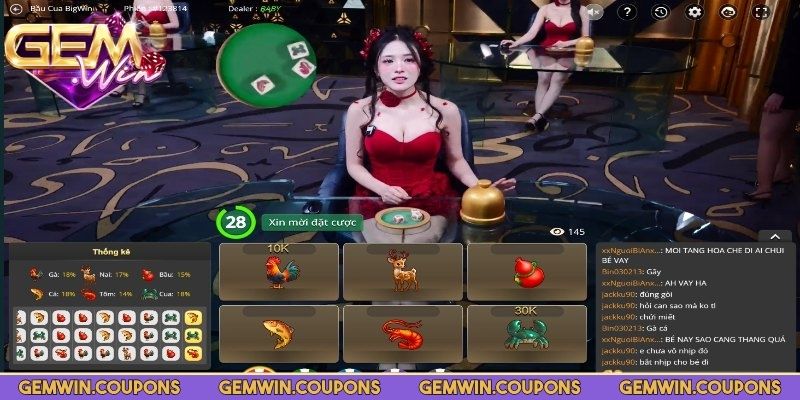The image size is (800, 400).
Task: Click the mask icon beside the settings gear
Action: pyautogui.click(x=728, y=12)
